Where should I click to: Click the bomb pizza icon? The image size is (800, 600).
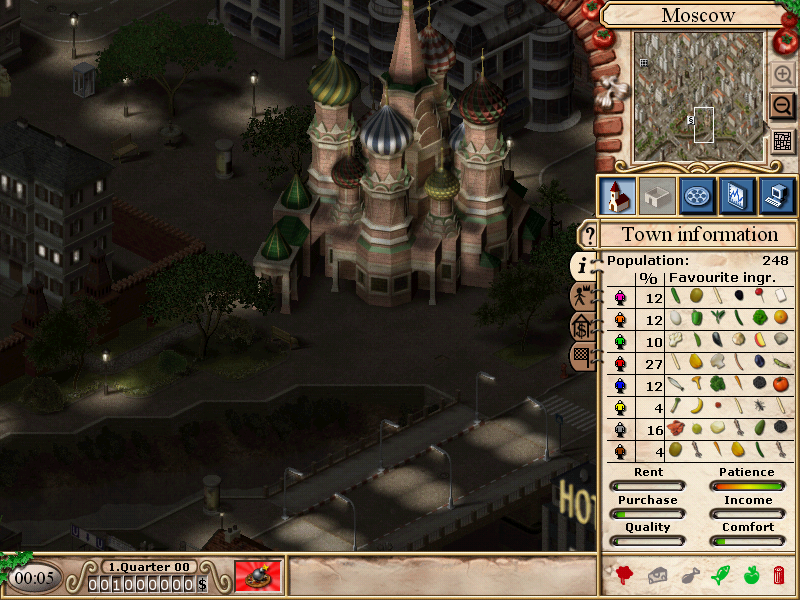click(x=258, y=577)
